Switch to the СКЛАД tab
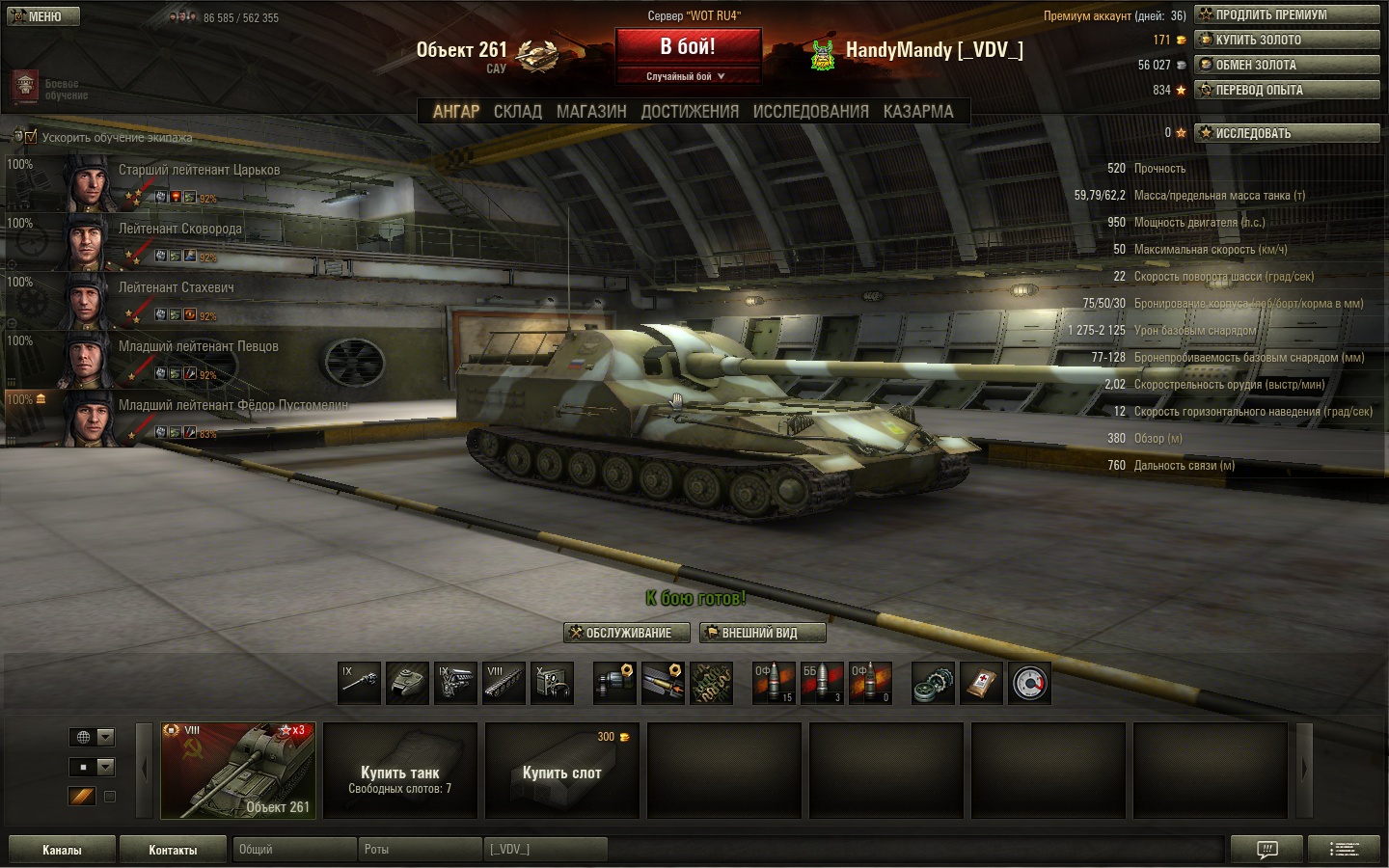This screenshot has width=1389, height=868. (517, 112)
